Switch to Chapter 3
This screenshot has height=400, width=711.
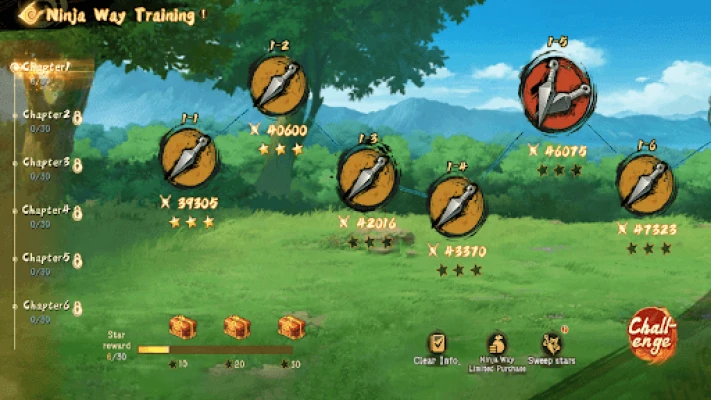[47, 162]
